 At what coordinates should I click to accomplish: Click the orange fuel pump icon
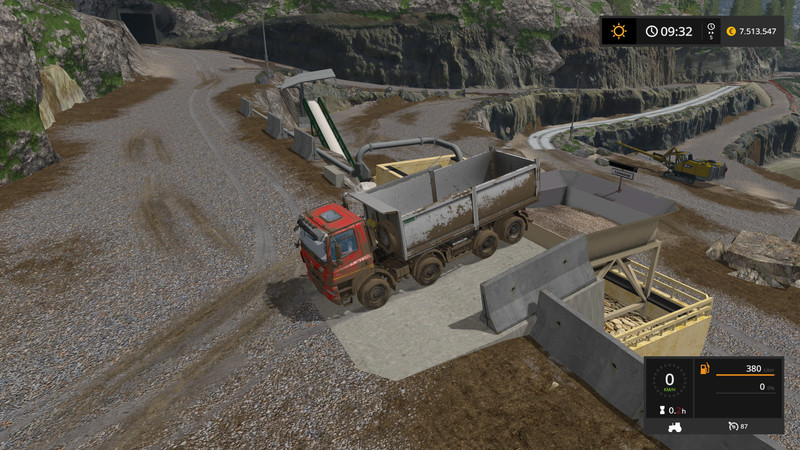[x=705, y=370]
